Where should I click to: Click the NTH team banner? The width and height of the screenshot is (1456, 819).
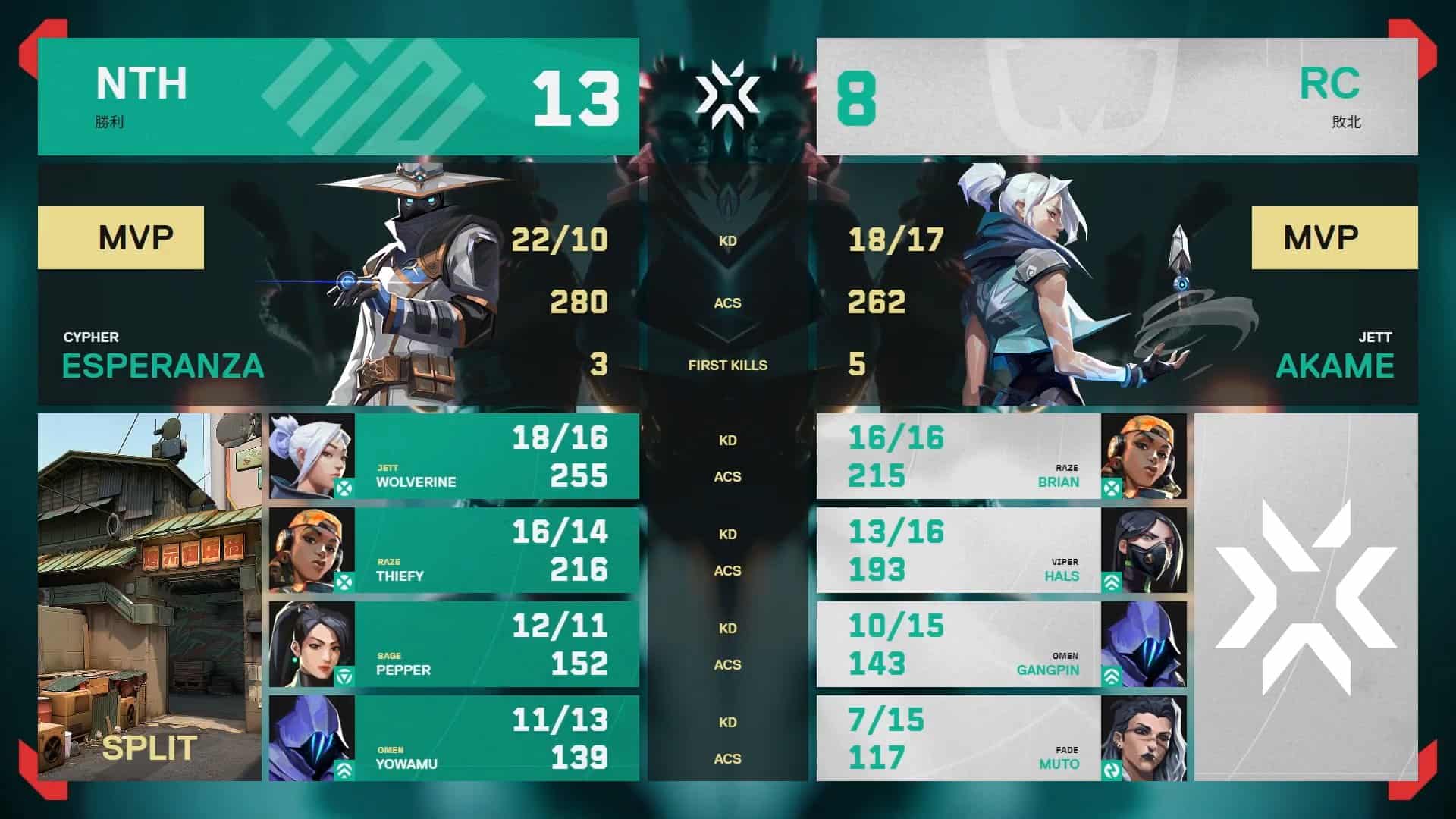[338, 97]
